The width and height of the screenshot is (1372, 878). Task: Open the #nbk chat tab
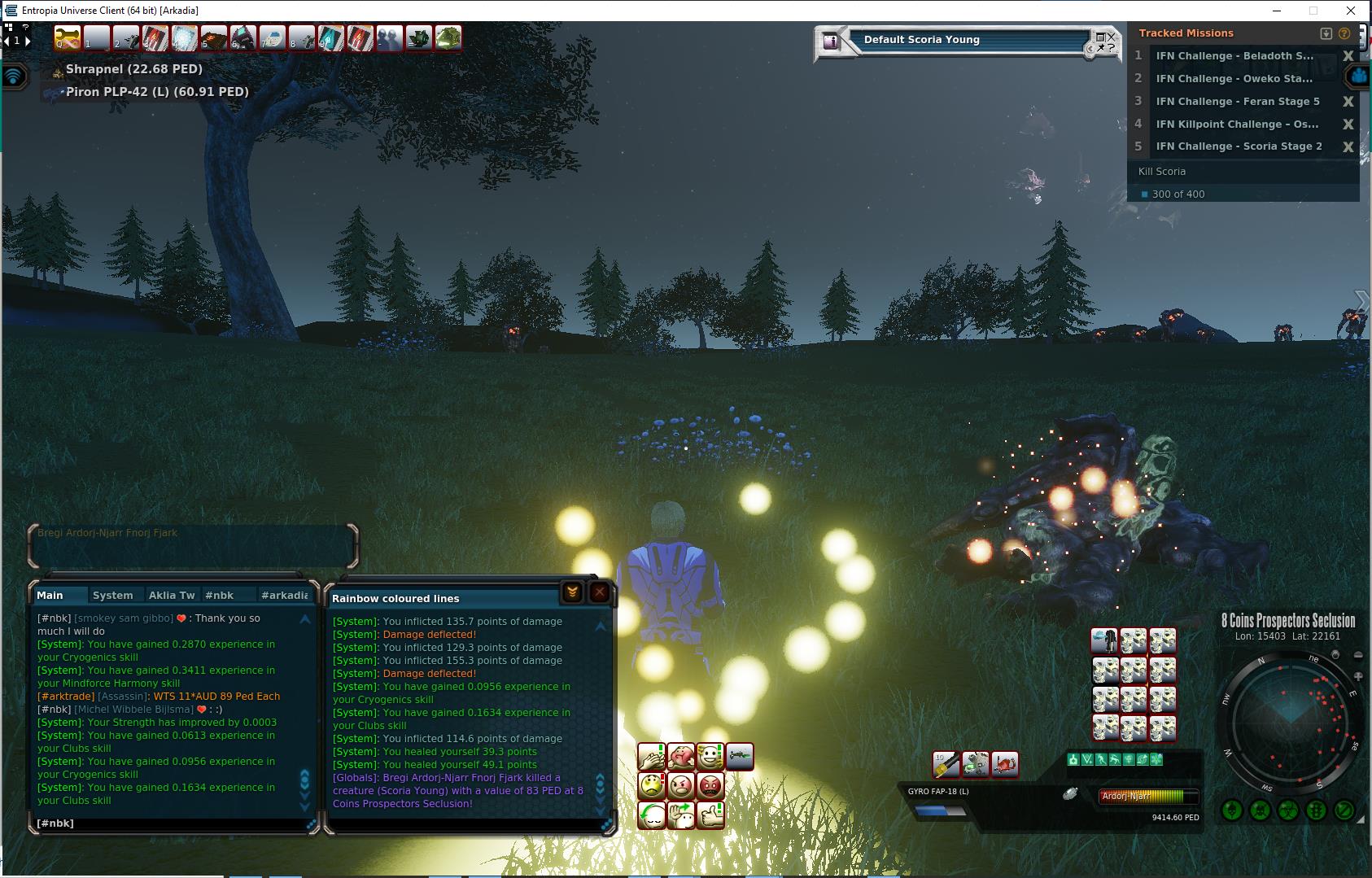click(220, 595)
